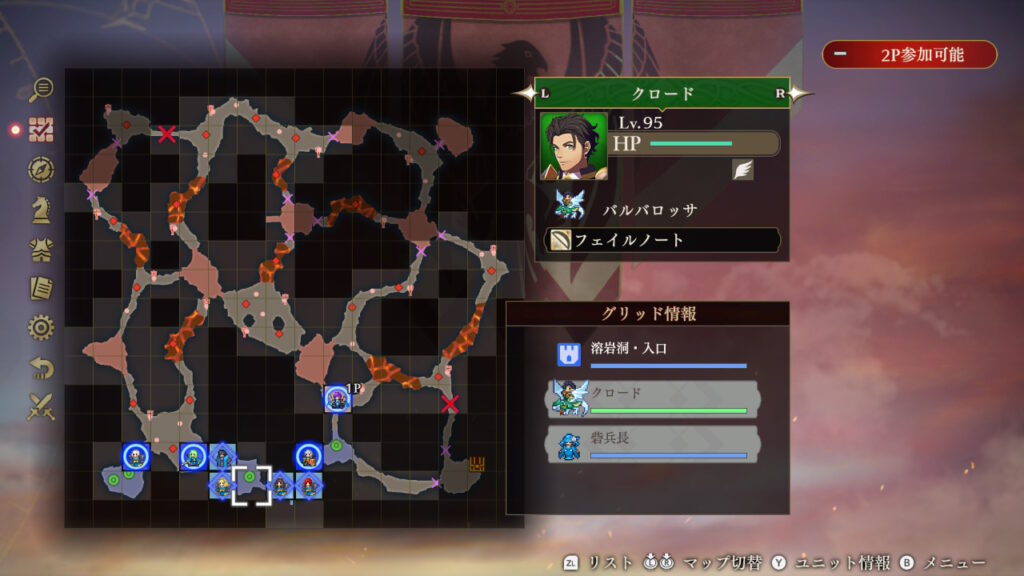This screenshot has width=1024, height=576.
Task: Select the map checklist icon in sidebar
Action: click(41, 129)
